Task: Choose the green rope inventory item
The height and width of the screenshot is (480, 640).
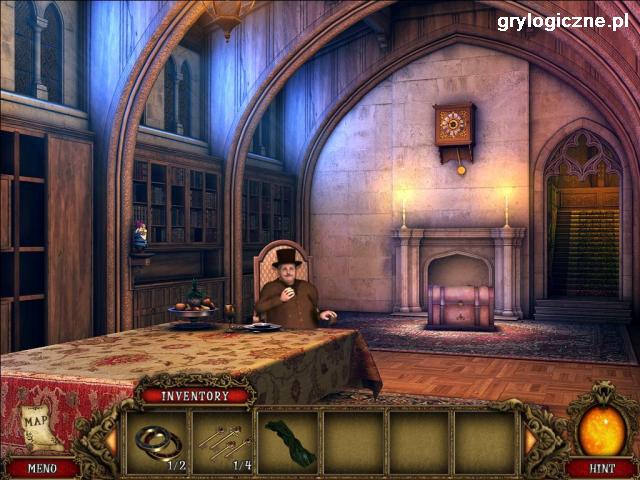Action: click(x=289, y=441)
